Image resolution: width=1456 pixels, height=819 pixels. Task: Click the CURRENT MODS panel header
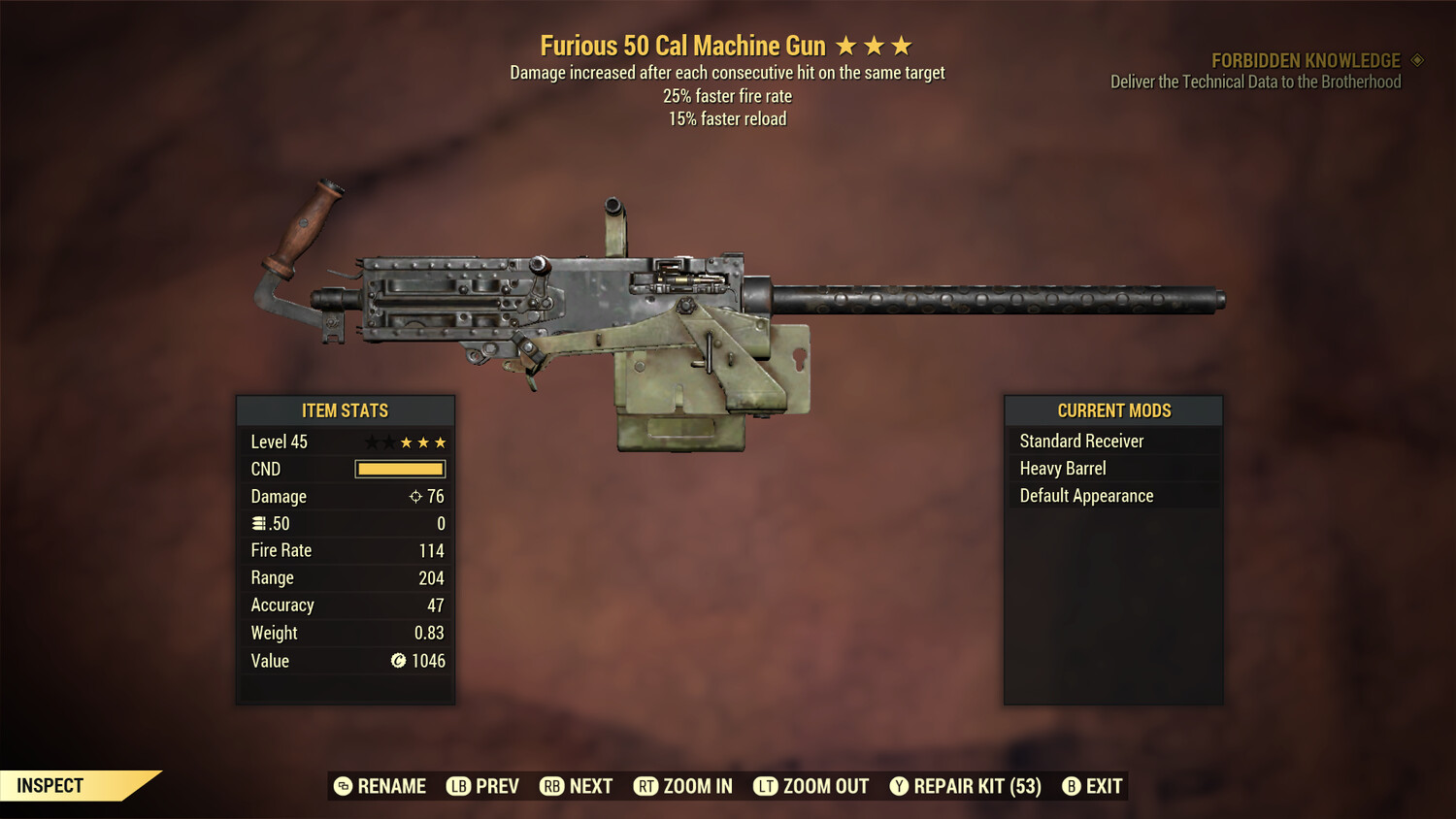[x=1112, y=409]
